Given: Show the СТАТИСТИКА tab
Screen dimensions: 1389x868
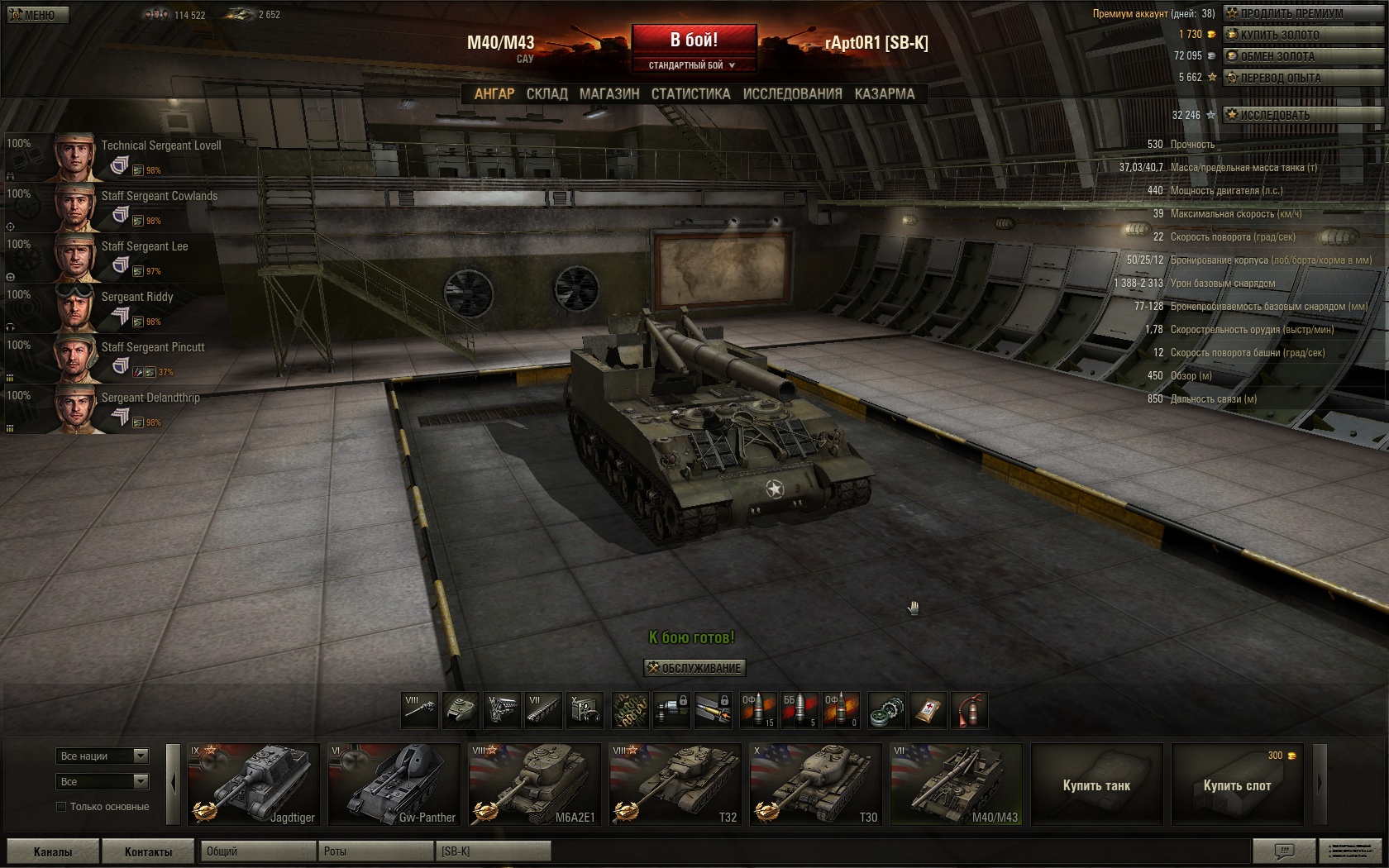Looking at the screenshot, I should click(x=690, y=94).
